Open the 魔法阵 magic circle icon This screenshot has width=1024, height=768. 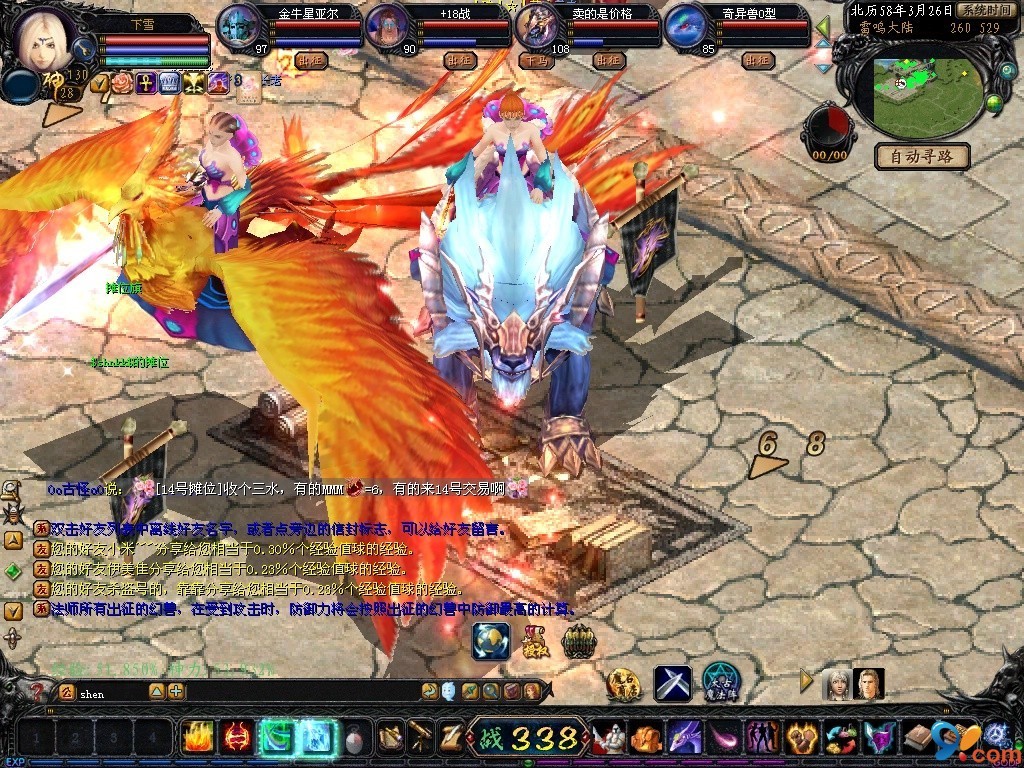[x=720, y=682]
